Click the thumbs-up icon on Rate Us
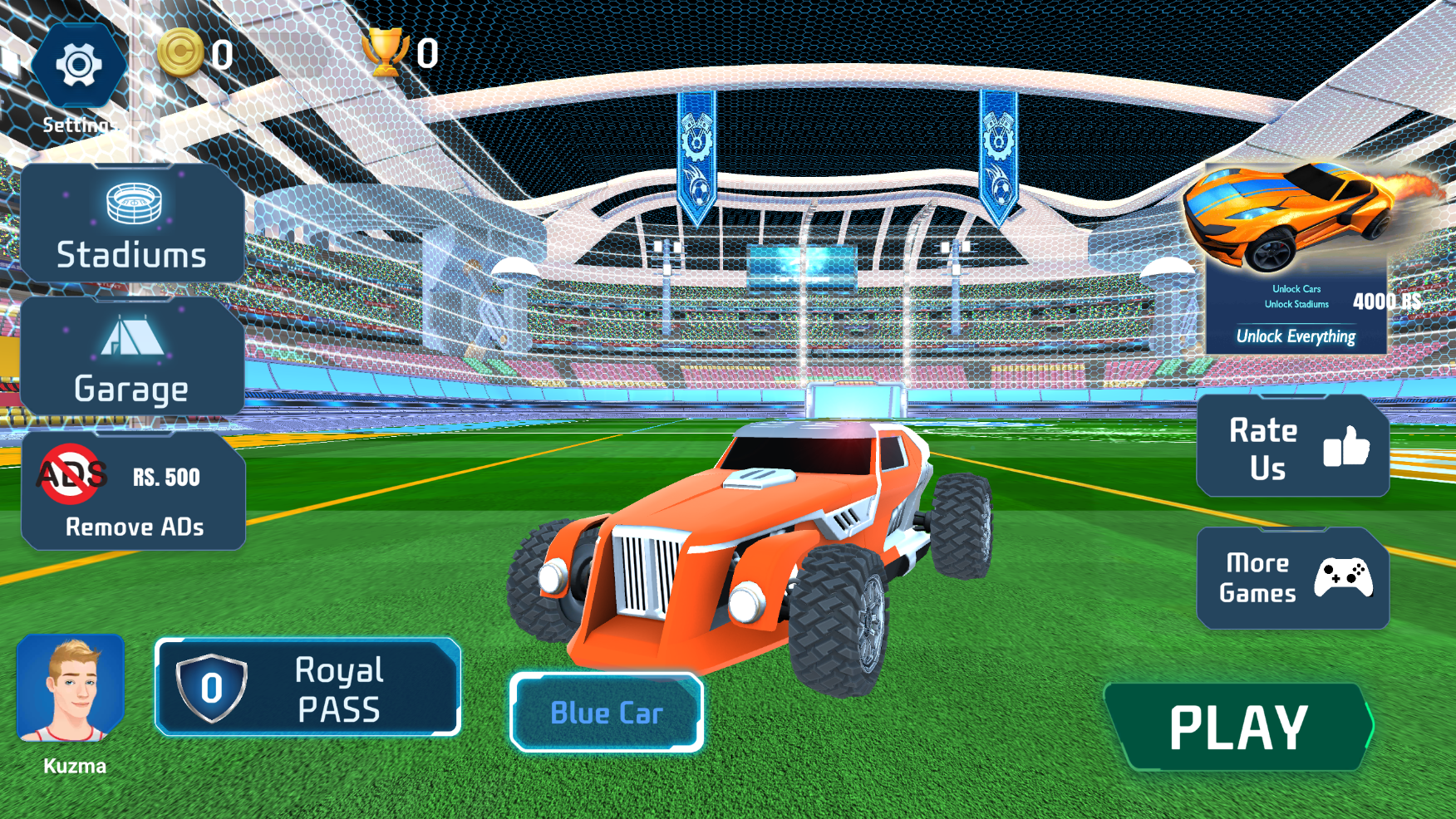Viewport: 1456px width, 819px height. tap(1348, 449)
